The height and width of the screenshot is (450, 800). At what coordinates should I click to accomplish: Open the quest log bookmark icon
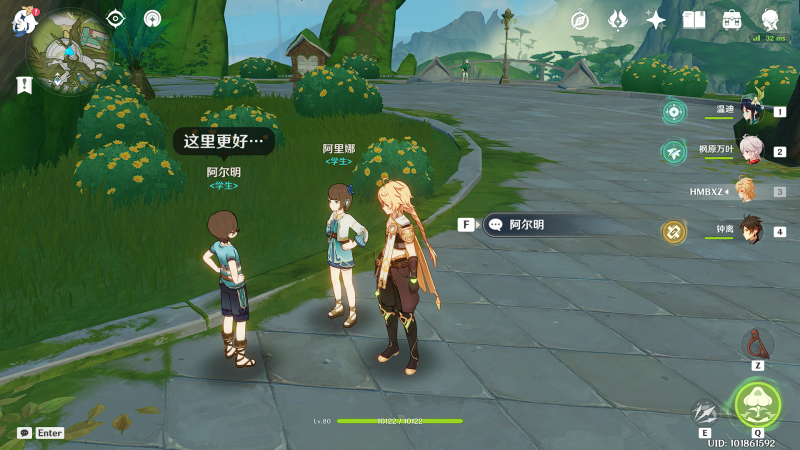tap(24, 86)
